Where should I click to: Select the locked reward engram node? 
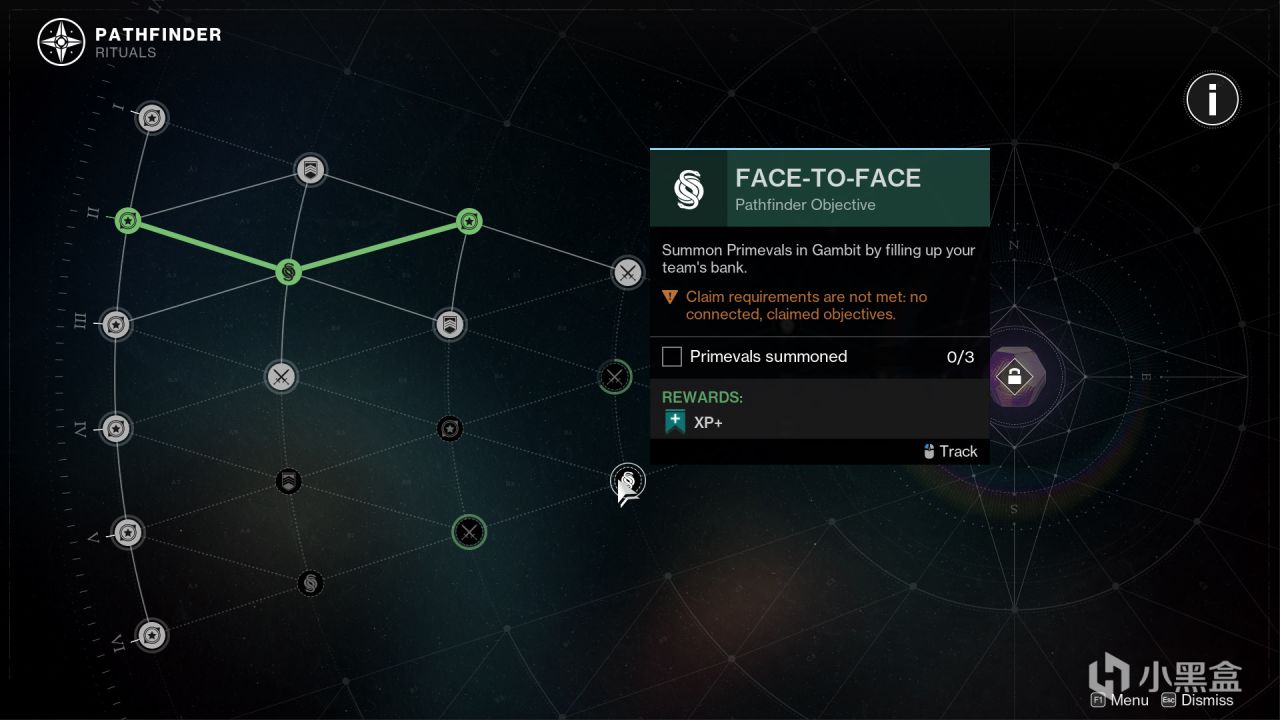(1014, 377)
